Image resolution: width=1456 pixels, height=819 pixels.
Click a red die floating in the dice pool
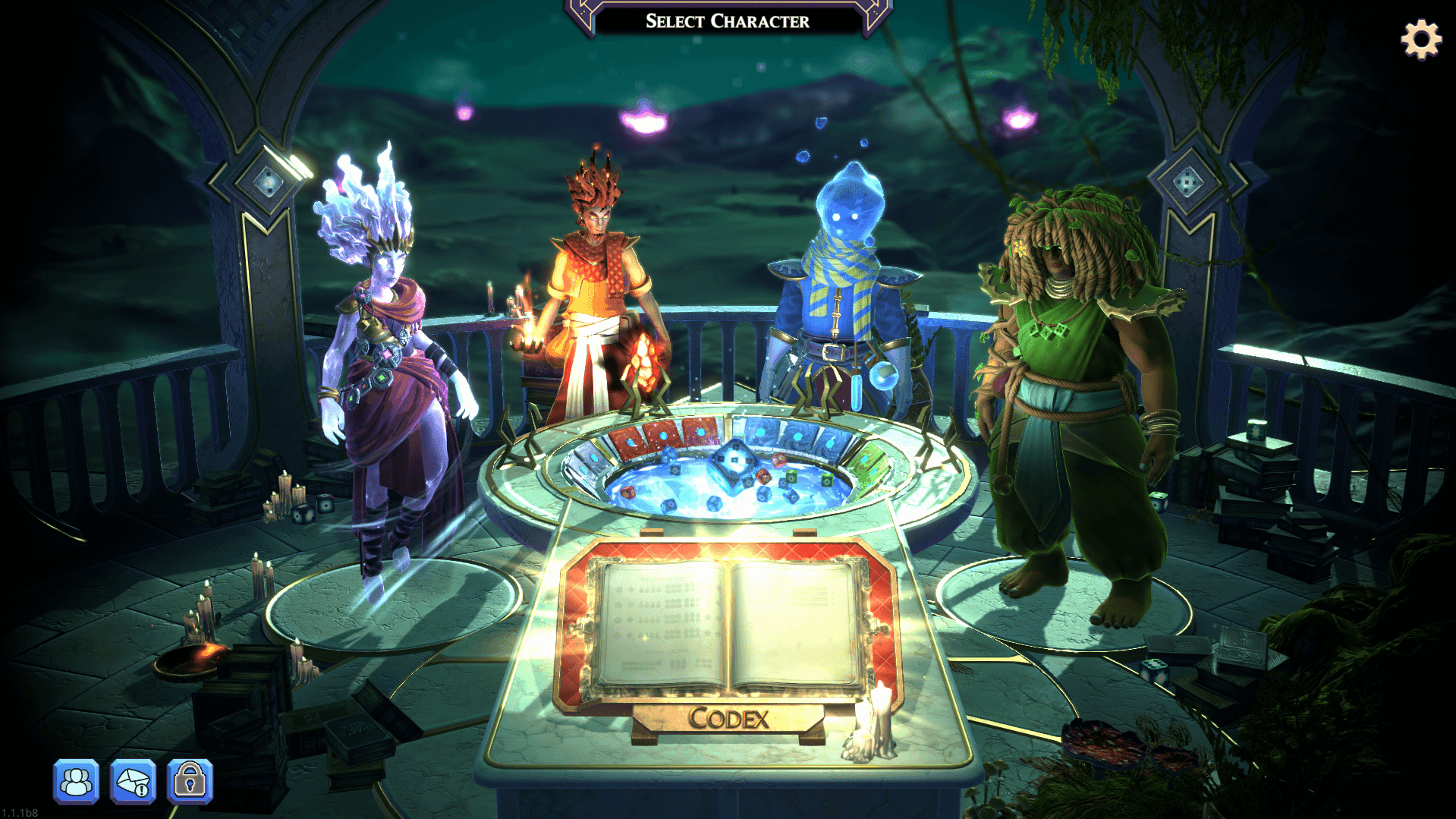pyautogui.click(x=764, y=476)
